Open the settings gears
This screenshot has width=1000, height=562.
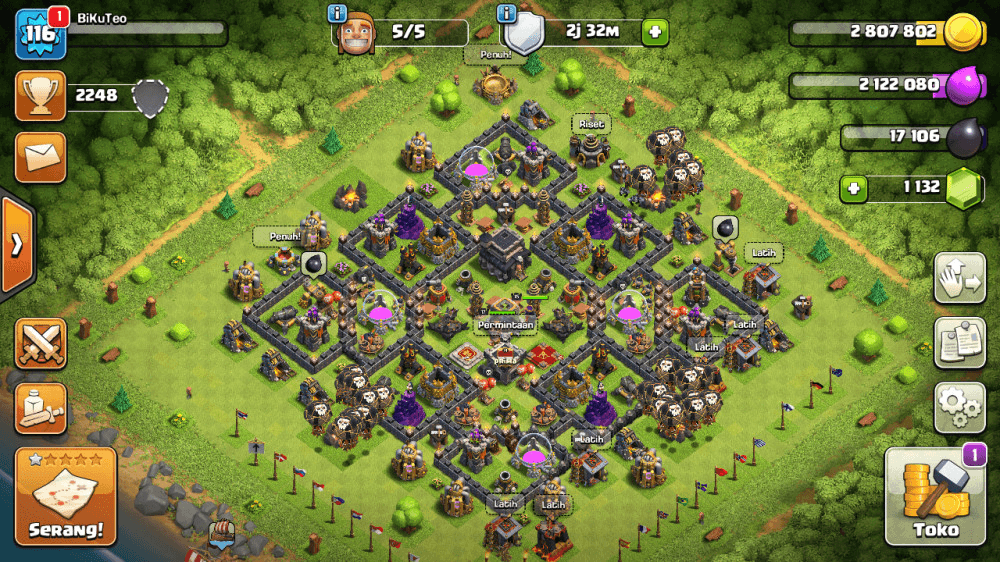click(959, 406)
